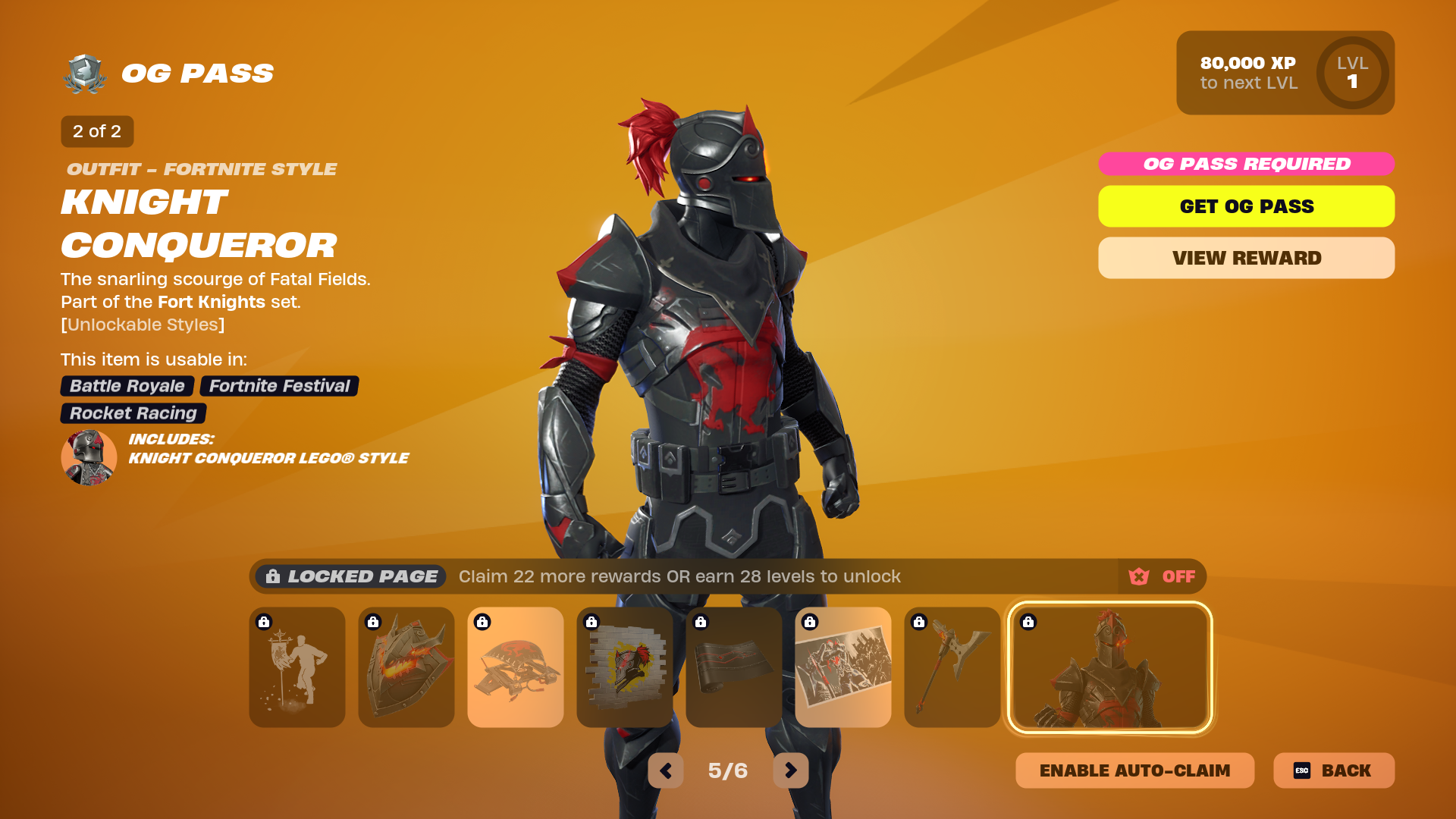Screen dimensions: 1456x819
Task: Open the loading screen reward
Action: [x=843, y=667]
